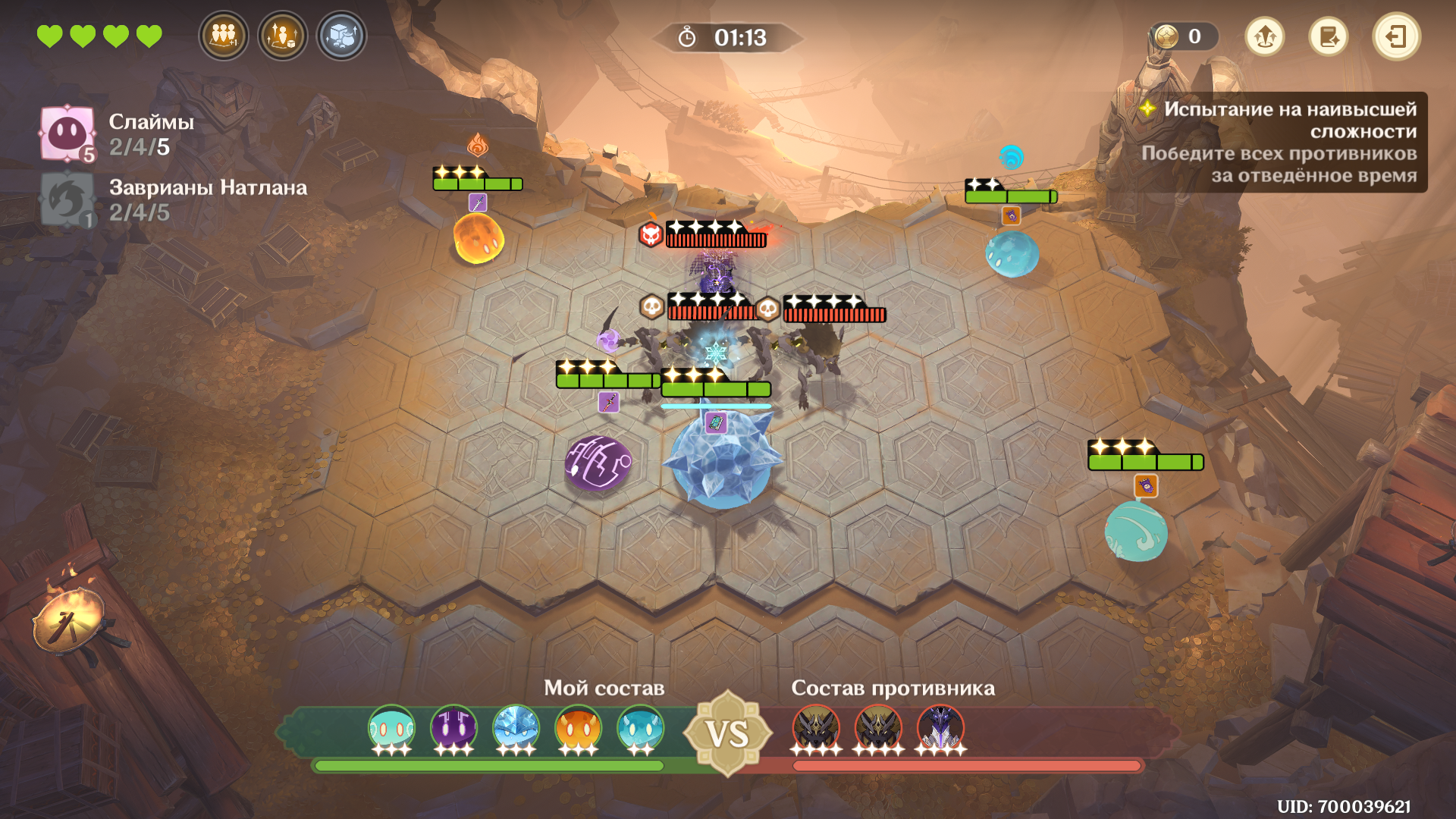Select the orange Pyro slime unit on the board
Viewport: 1456px width, 819px height.
pyautogui.click(x=478, y=238)
